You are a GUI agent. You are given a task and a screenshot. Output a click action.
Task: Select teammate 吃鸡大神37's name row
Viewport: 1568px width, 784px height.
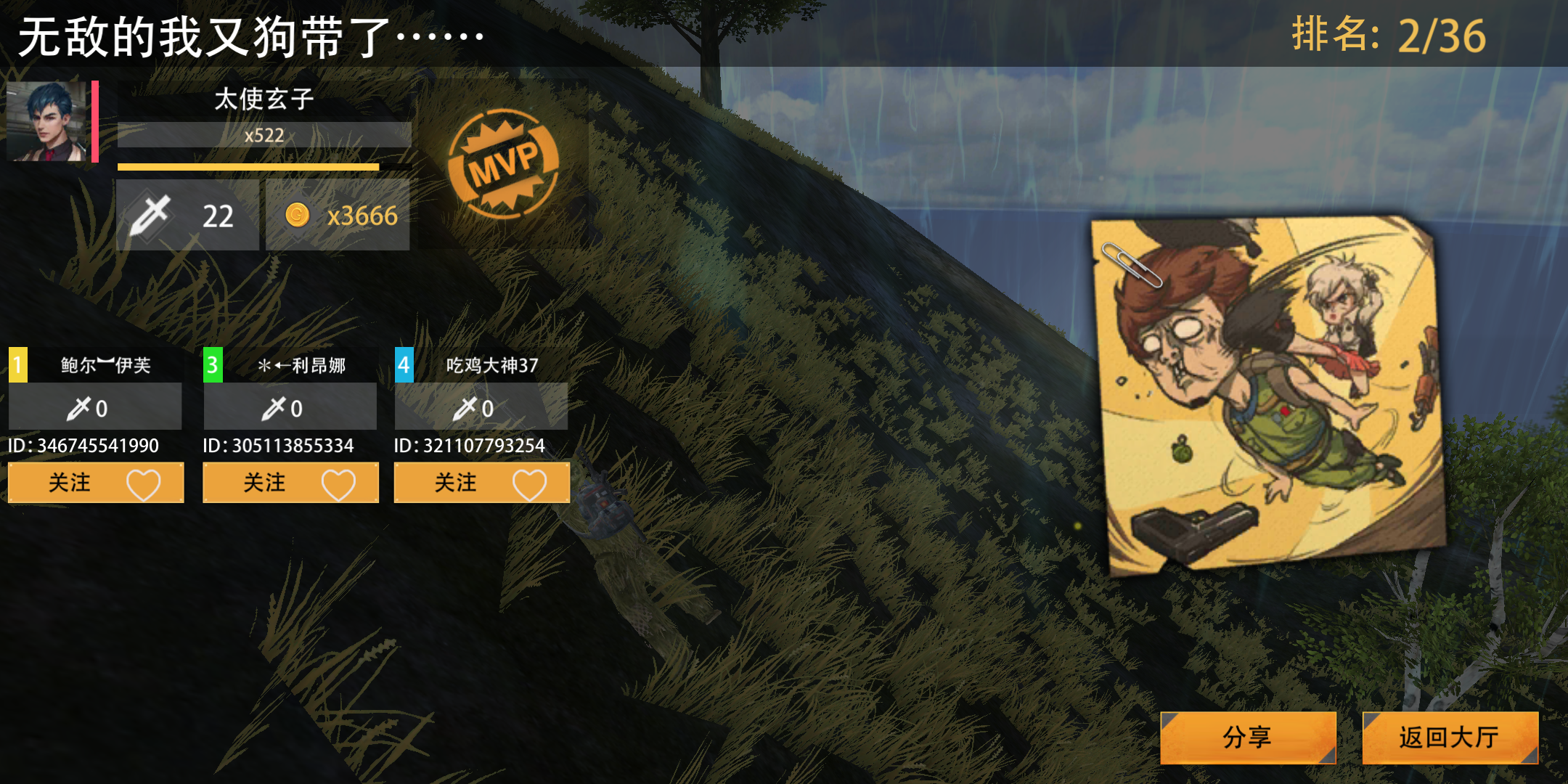pyautogui.click(x=491, y=364)
